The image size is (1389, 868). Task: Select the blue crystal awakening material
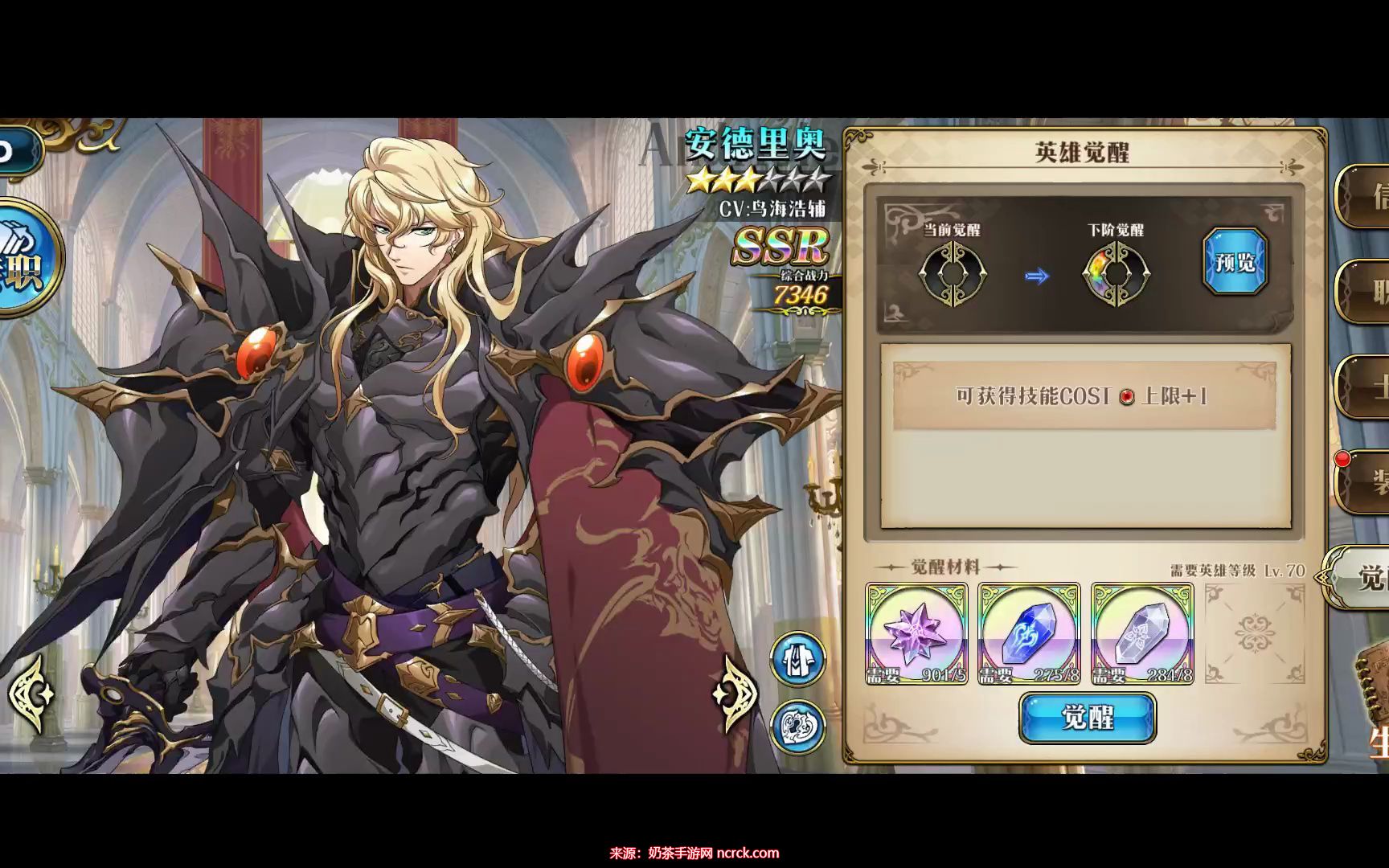(1029, 634)
